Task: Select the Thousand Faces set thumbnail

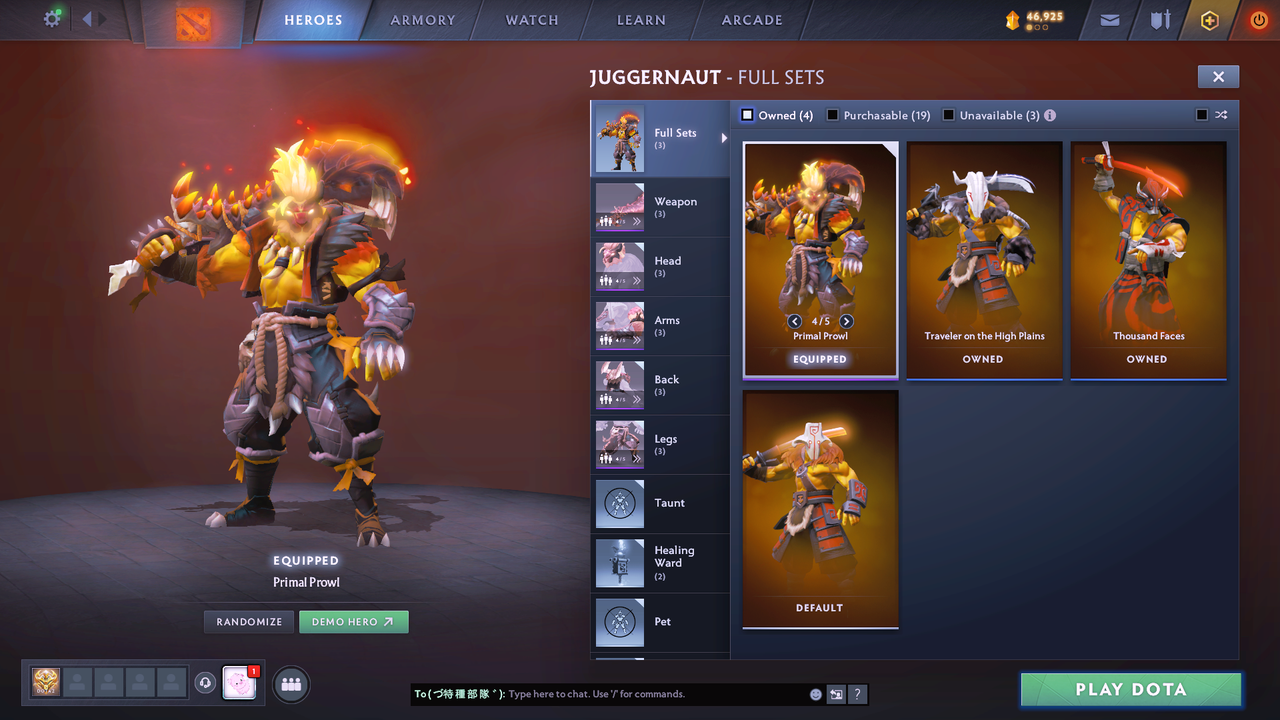Action: click(x=1147, y=250)
